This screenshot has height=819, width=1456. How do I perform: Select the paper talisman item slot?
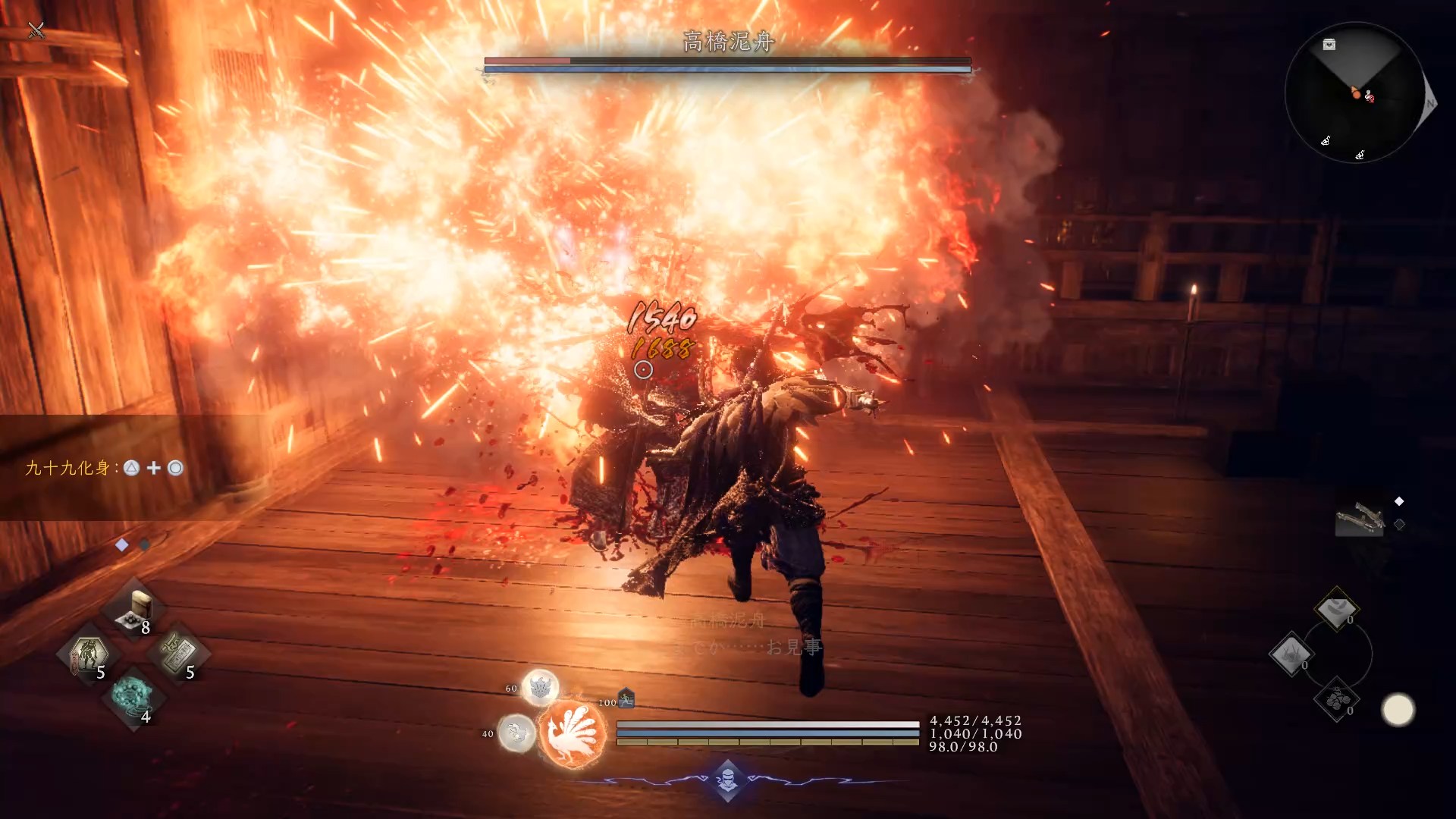[x=177, y=654]
